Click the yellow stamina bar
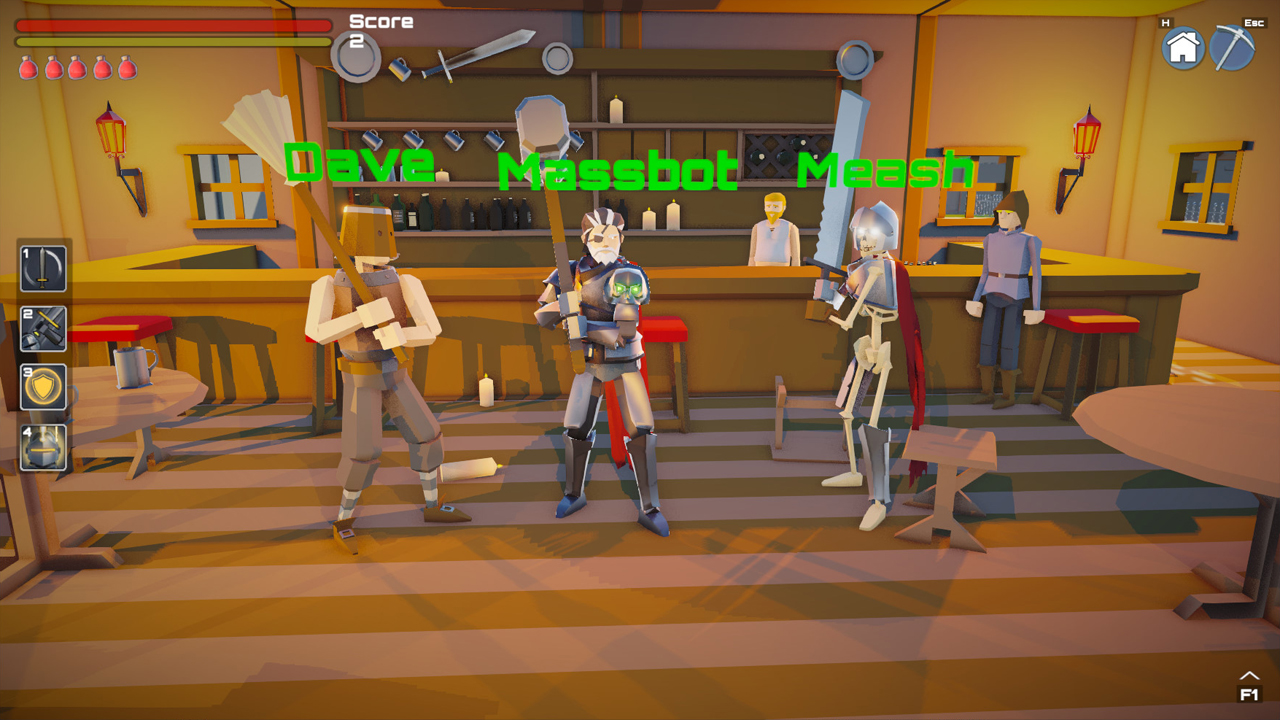1280x720 pixels. pos(170,42)
